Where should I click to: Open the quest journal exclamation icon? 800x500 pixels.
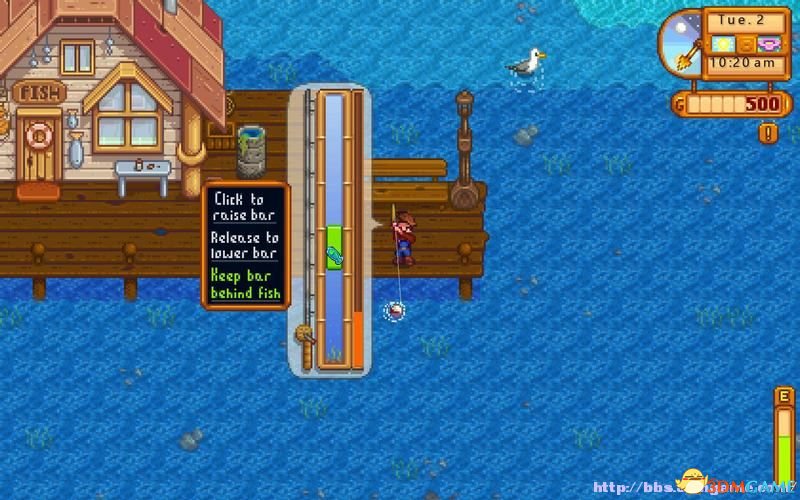click(x=768, y=132)
